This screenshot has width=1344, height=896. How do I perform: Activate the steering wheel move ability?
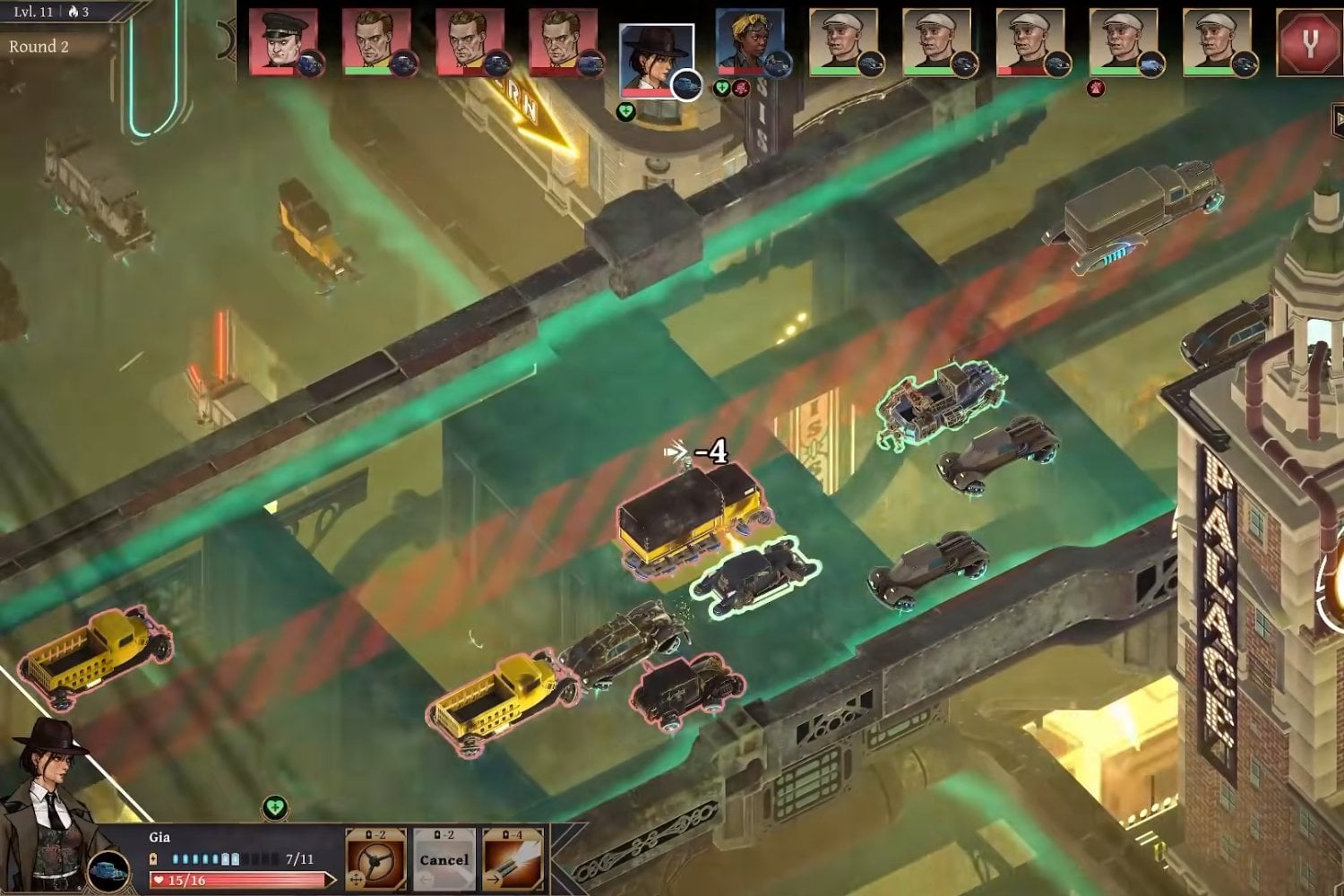pyautogui.click(x=375, y=860)
